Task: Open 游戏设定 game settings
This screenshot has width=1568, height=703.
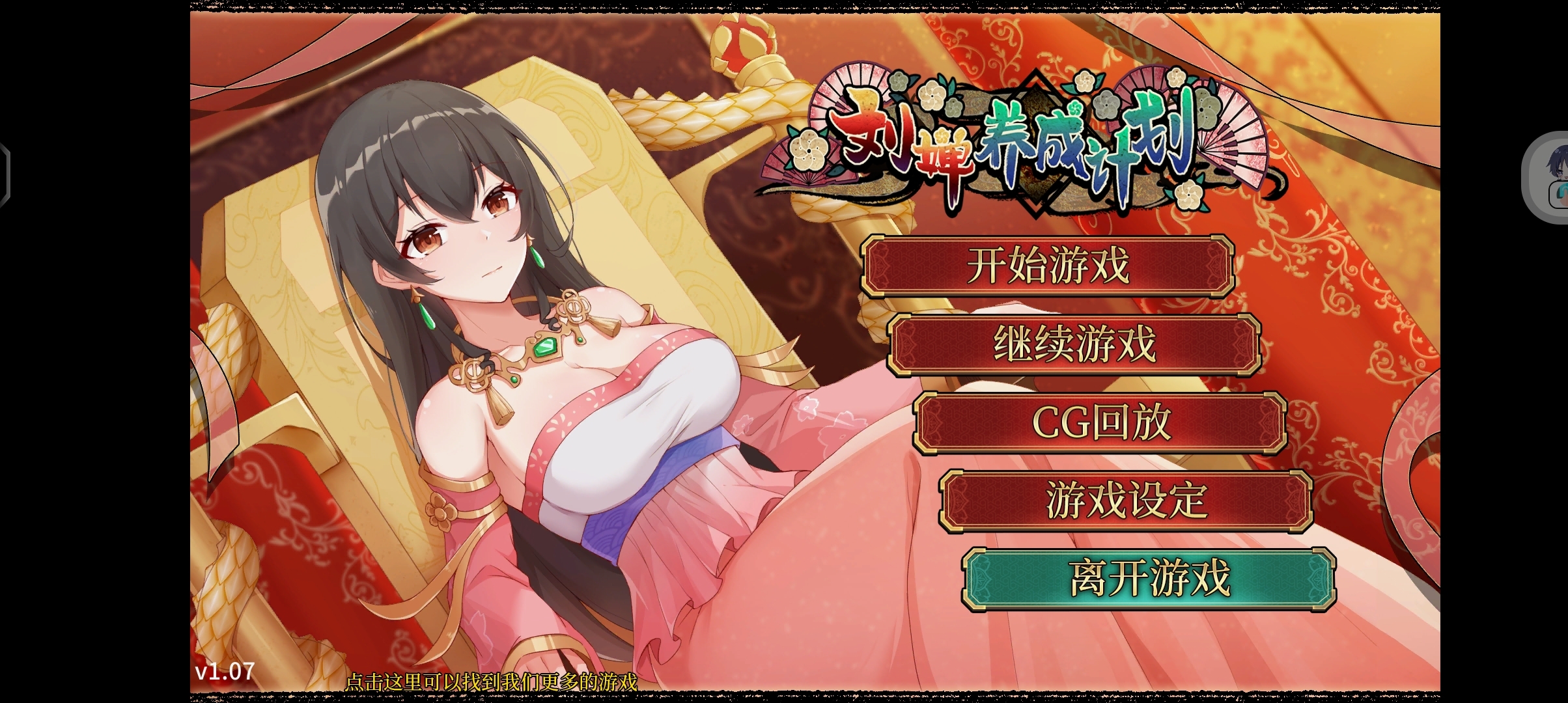Action: pyautogui.click(x=1126, y=501)
